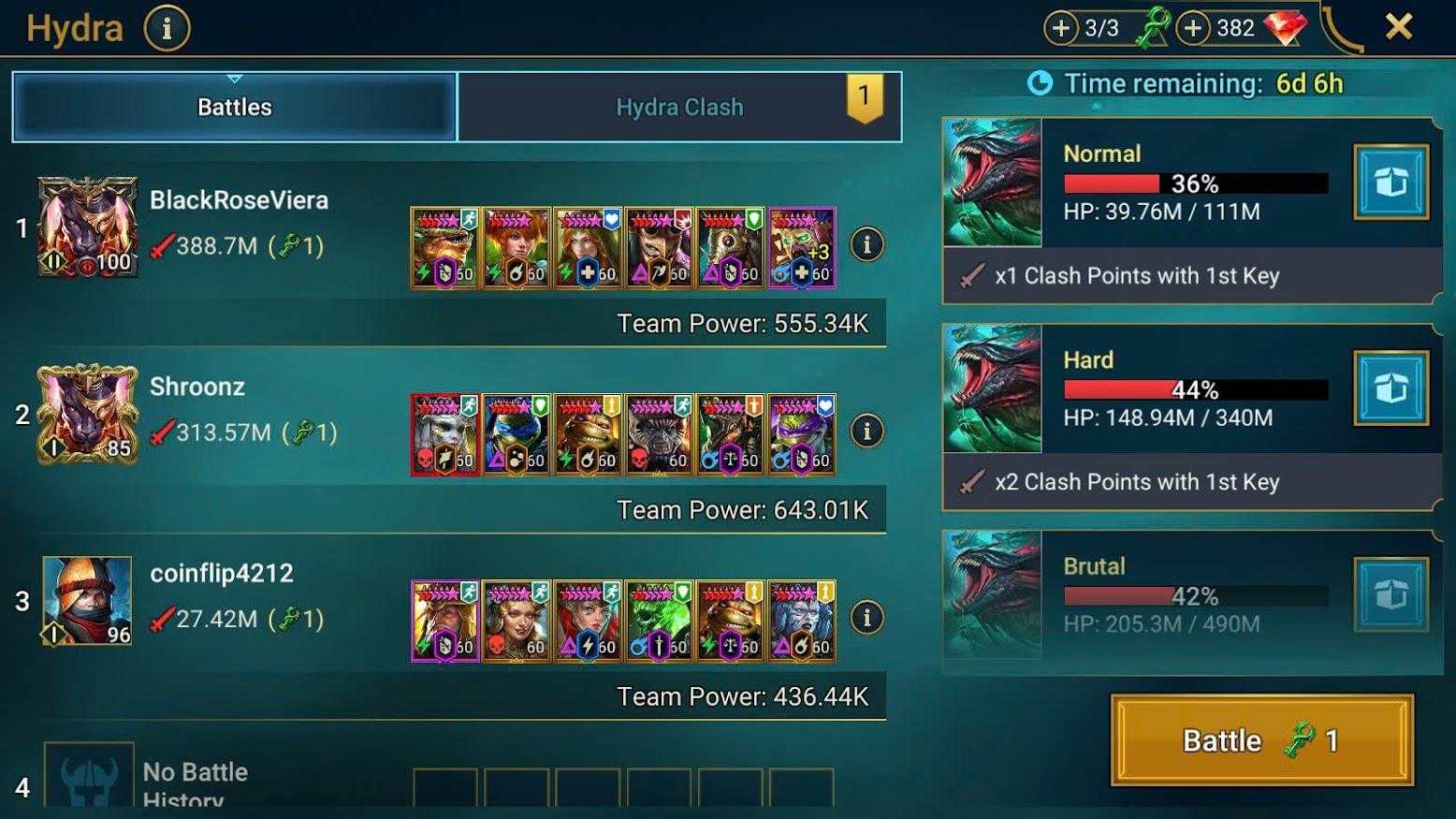
Task: Switch to the Battles tab
Action: click(x=234, y=107)
